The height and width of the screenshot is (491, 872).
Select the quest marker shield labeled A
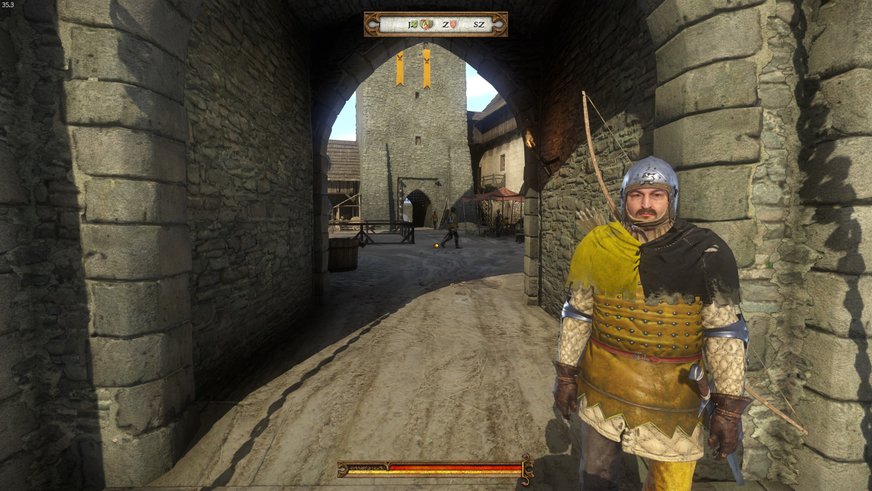point(427,24)
